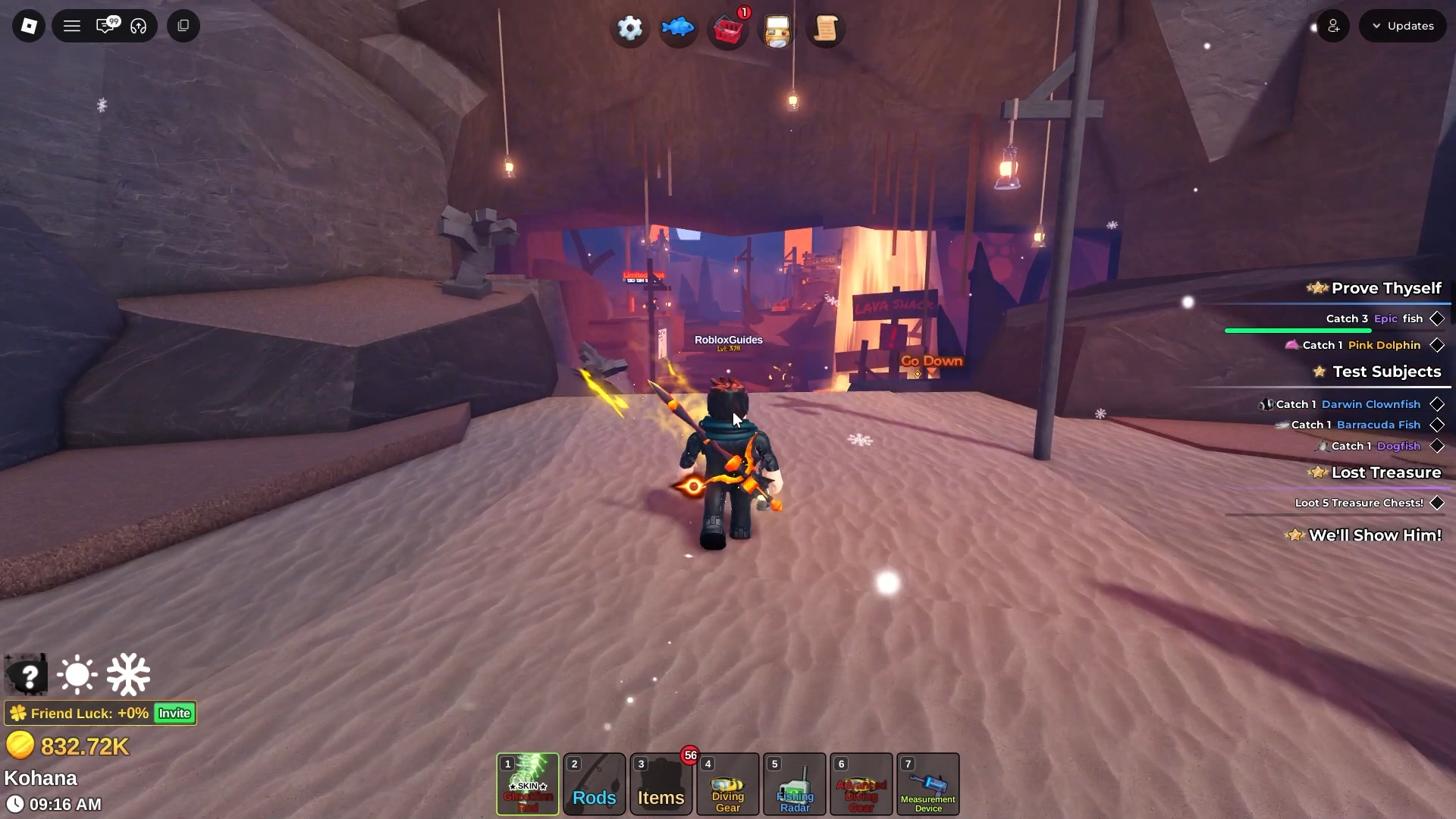Viewport: 1456px width, 819px height.
Task: Open the hamburger menu in top bar
Action: [72, 26]
